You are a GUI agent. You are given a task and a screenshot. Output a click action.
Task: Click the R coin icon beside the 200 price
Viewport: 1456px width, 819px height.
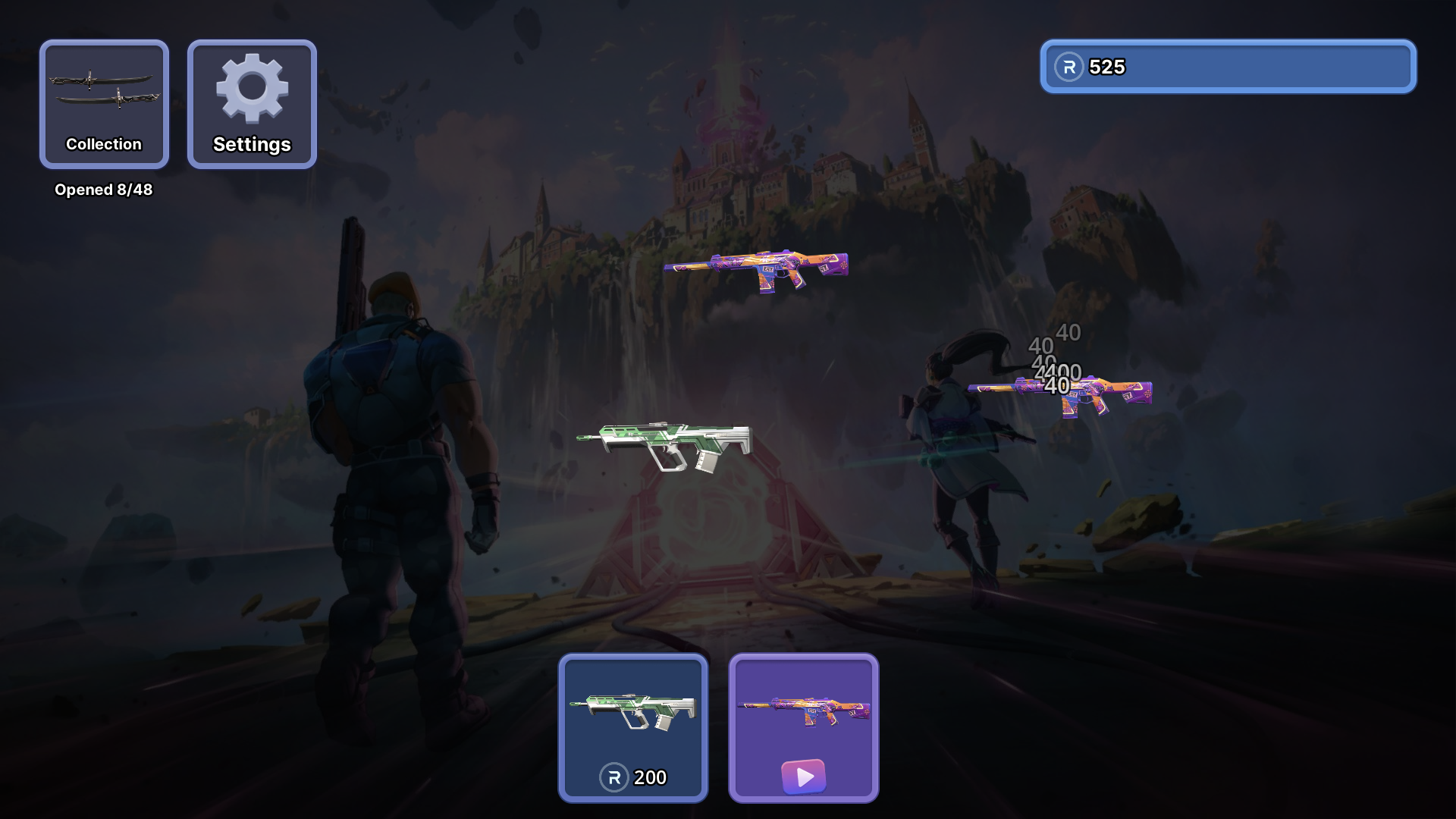pos(613,777)
